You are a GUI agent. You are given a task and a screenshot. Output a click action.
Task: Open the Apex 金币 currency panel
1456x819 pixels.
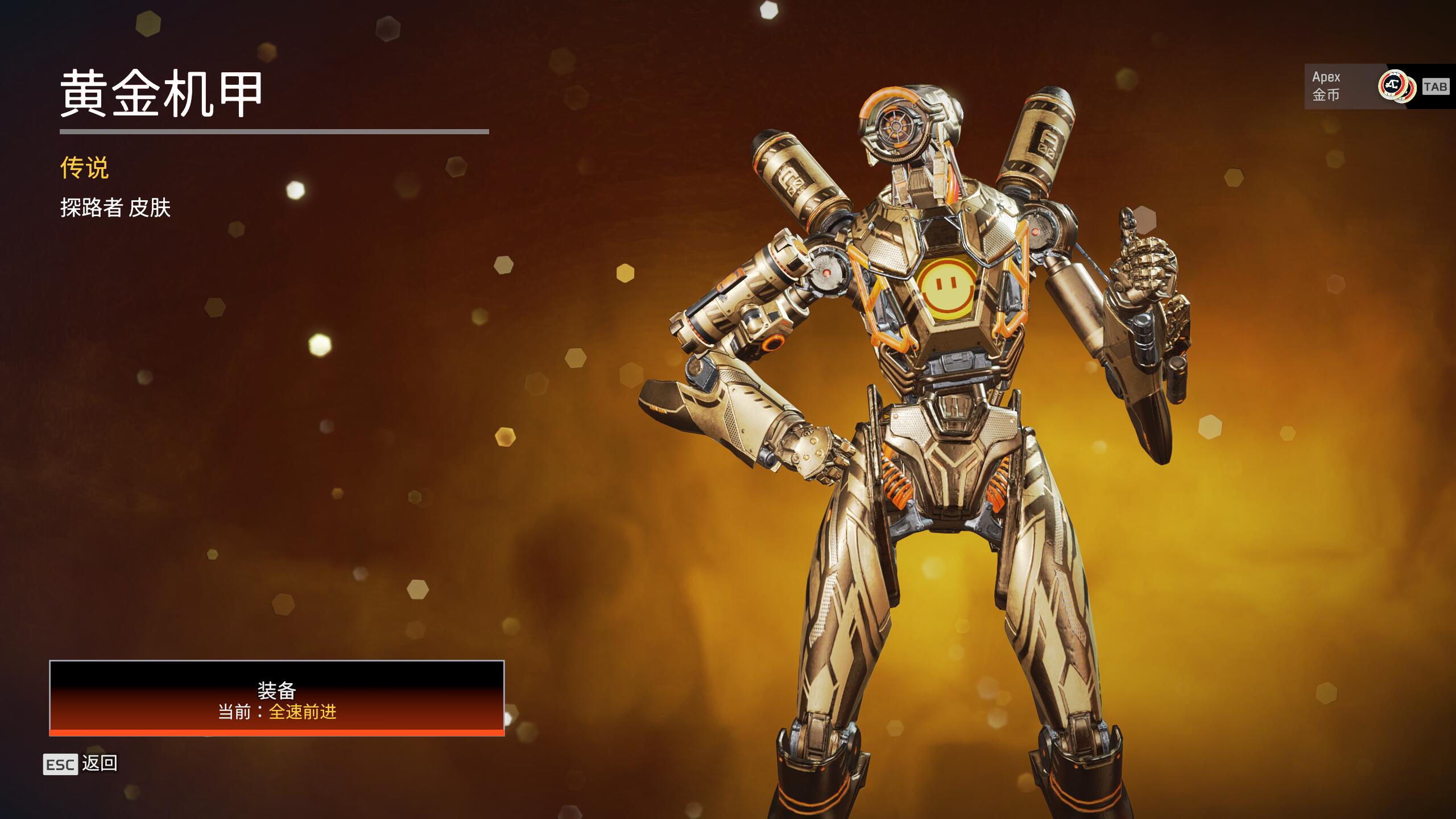[1376, 86]
